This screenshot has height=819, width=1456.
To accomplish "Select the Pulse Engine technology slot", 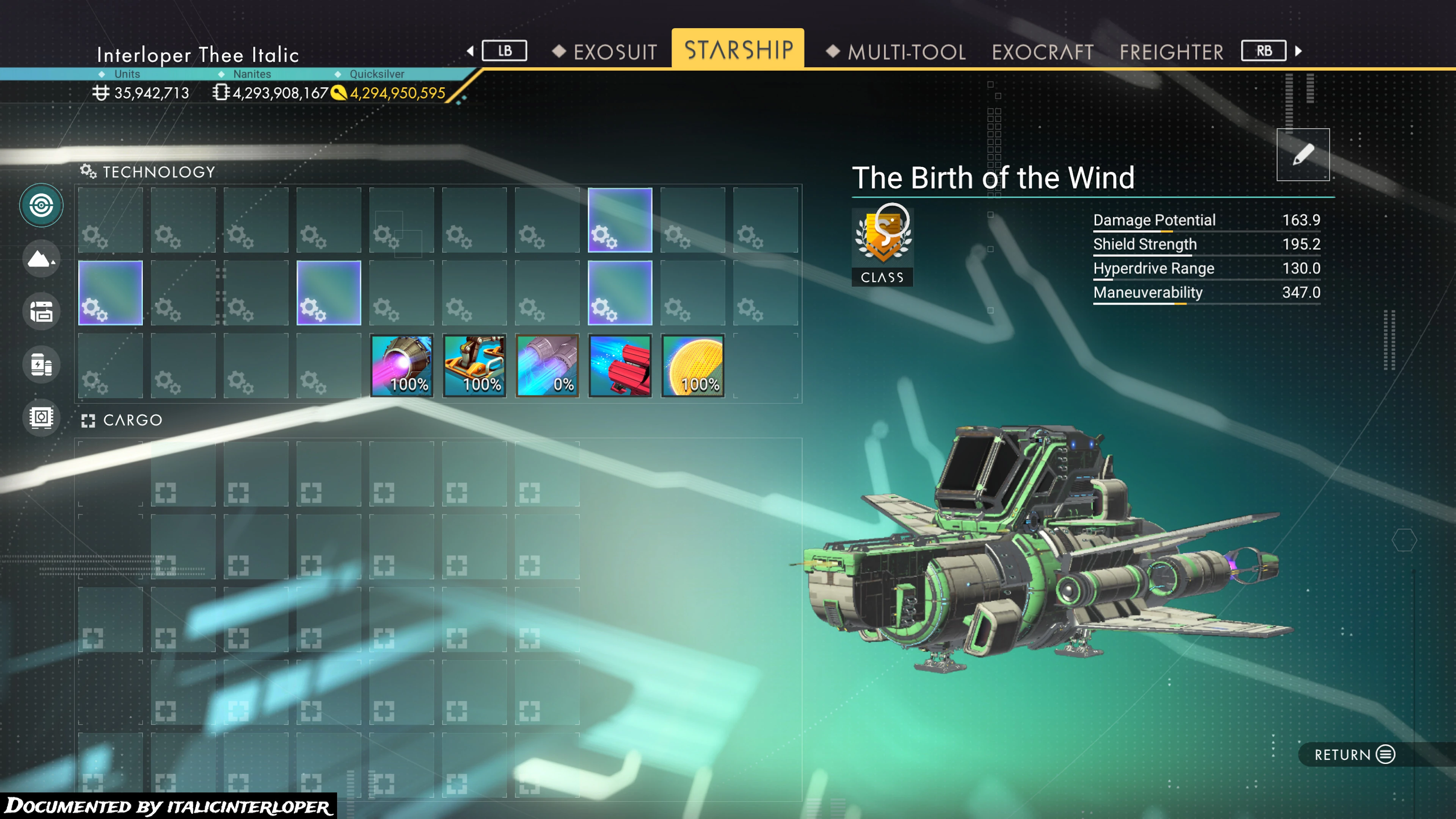I will click(401, 366).
